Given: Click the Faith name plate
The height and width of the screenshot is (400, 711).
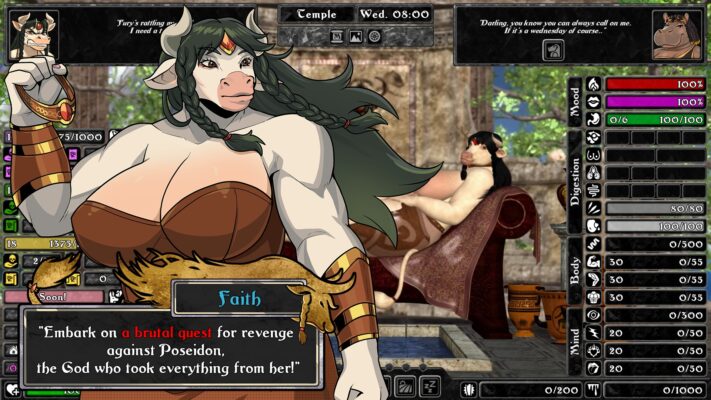Looking at the screenshot, I should point(238,297).
